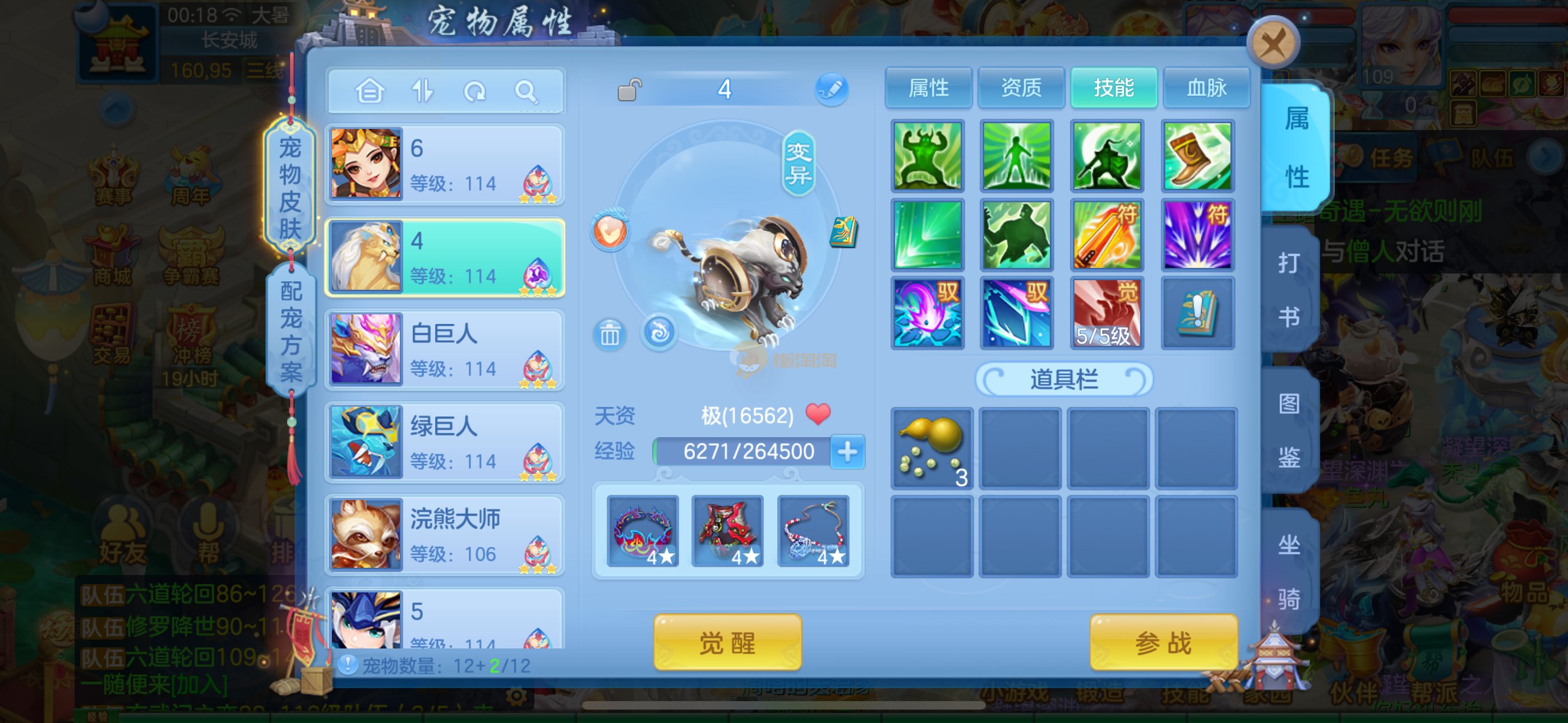The width and height of the screenshot is (1568, 723).
Task: Click the yellow 觉醒 button
Action: click(727, 643)
